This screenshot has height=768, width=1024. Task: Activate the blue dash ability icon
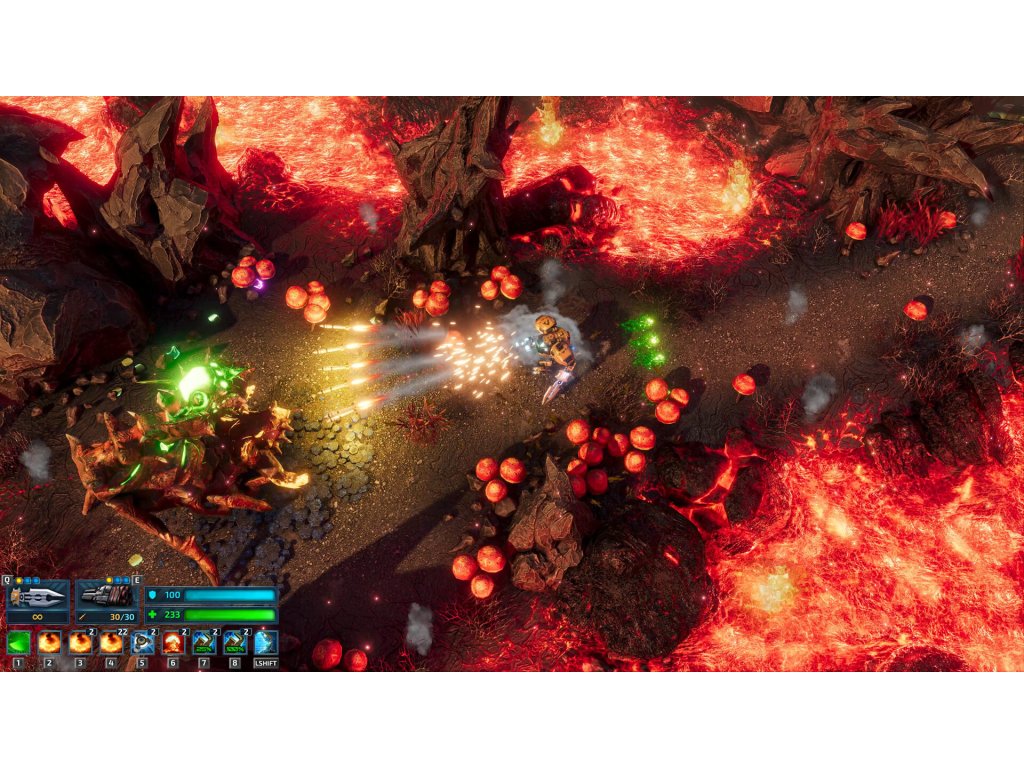coord(265,642)
